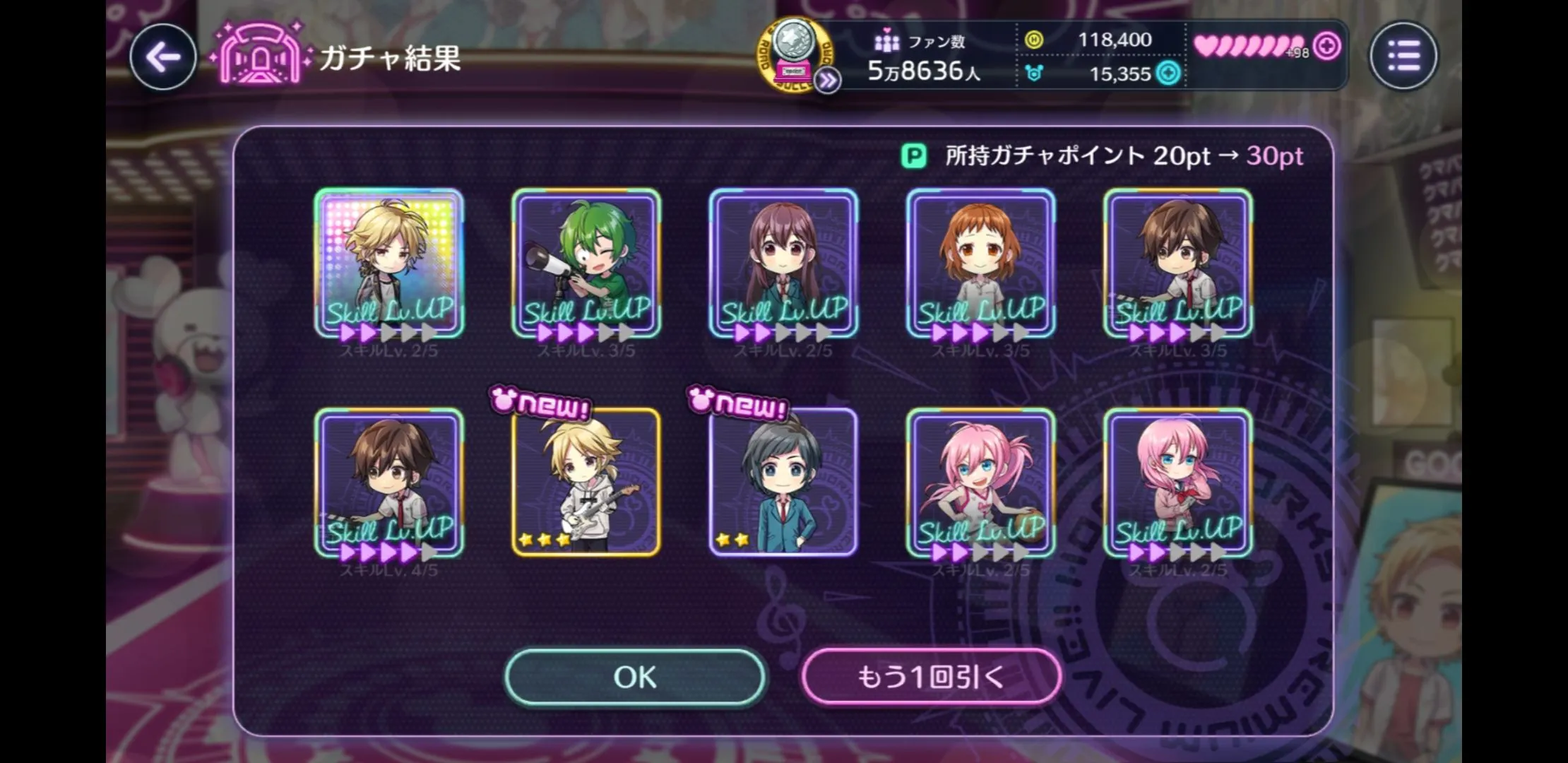Add hearts with the pink plus button
Image resolution: width=1568 pixels, height=763 pixels.
1327,47
